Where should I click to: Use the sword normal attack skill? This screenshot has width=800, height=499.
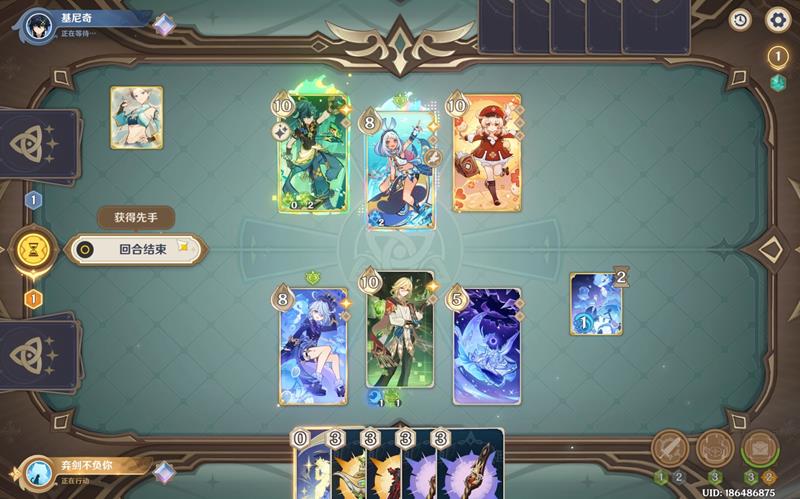[x=671, y=449]
